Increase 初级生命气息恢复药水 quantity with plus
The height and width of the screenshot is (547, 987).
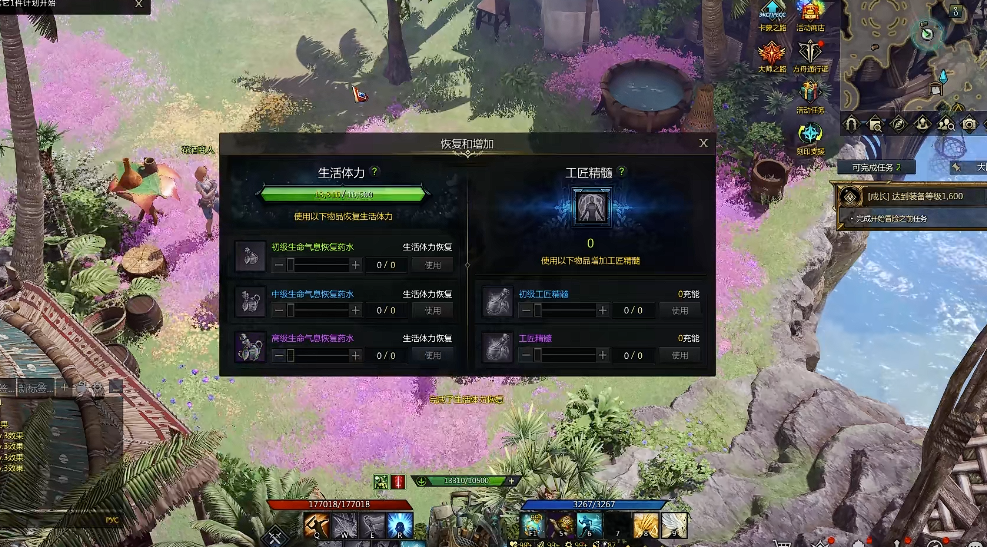tap(355, 265)
